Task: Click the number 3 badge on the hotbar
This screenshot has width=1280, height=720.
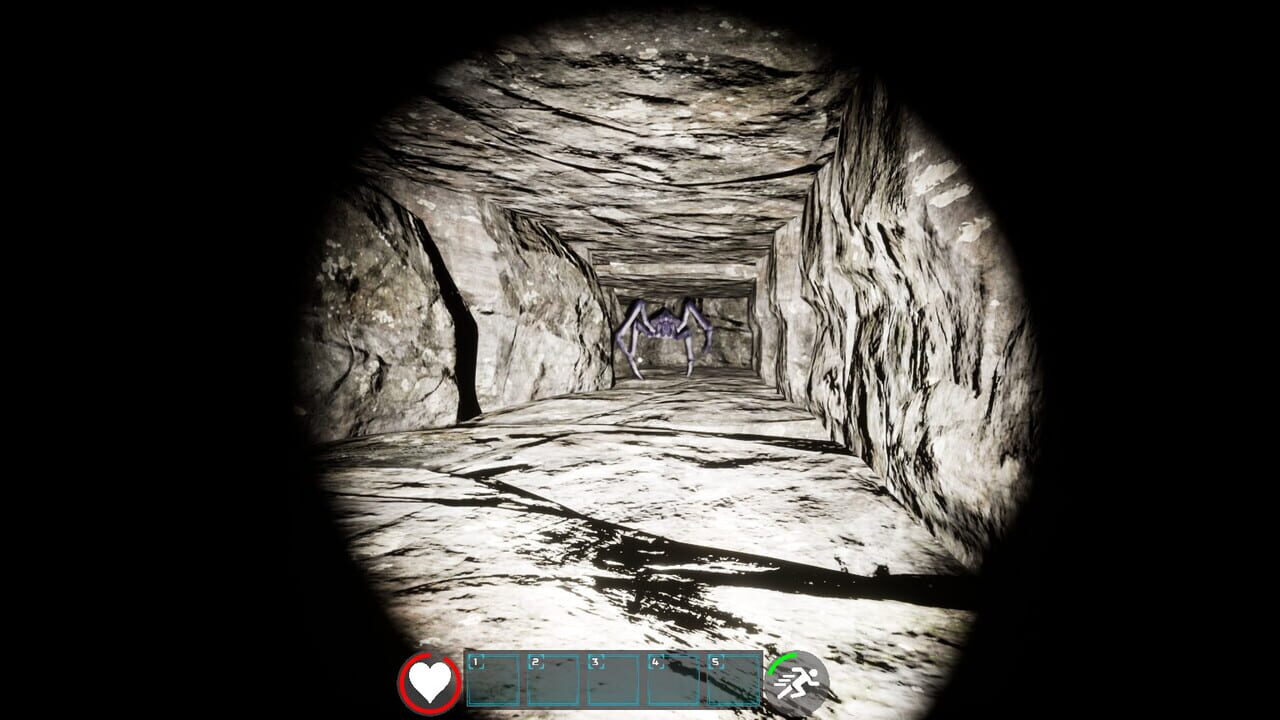Action: click(593, 662)
